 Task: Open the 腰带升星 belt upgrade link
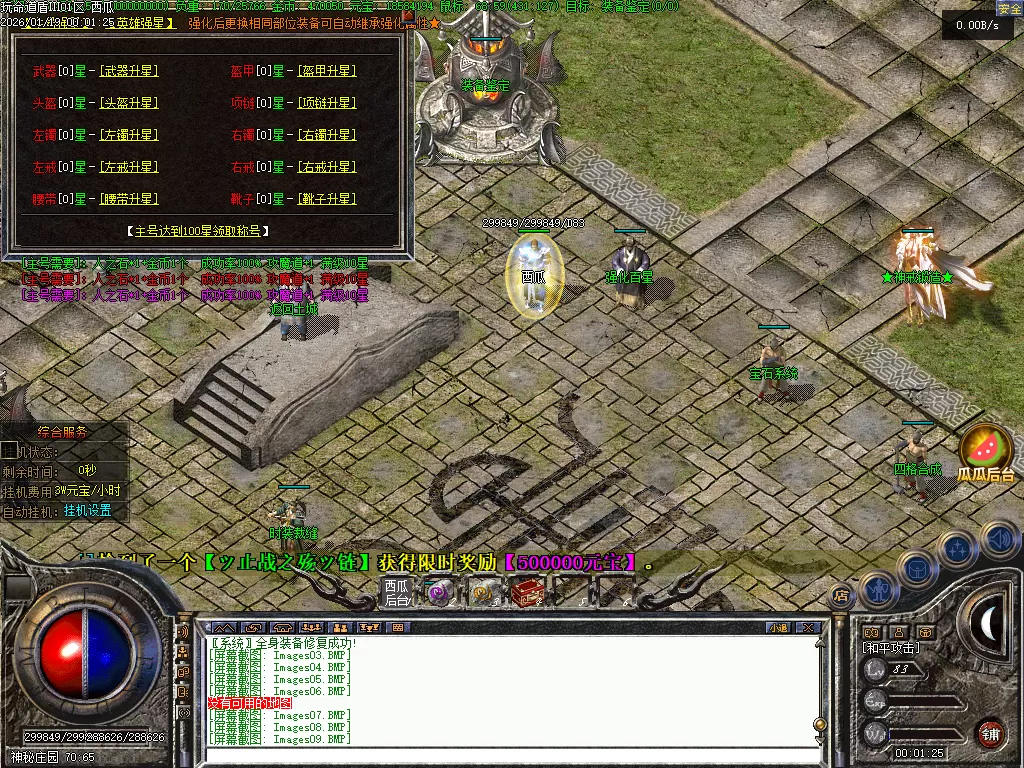[129, 199]
